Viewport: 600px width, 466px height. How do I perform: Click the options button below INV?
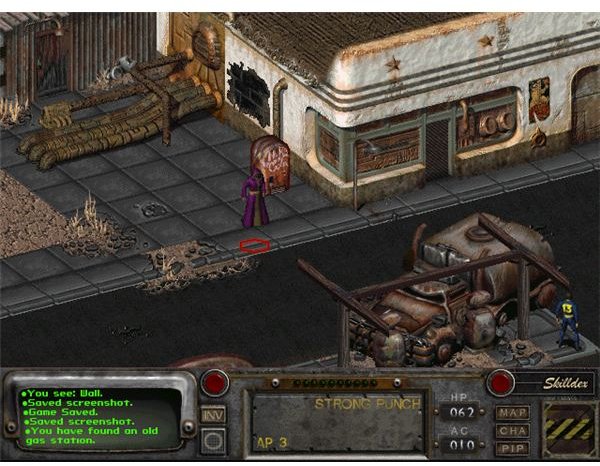[x=213, y=440]
